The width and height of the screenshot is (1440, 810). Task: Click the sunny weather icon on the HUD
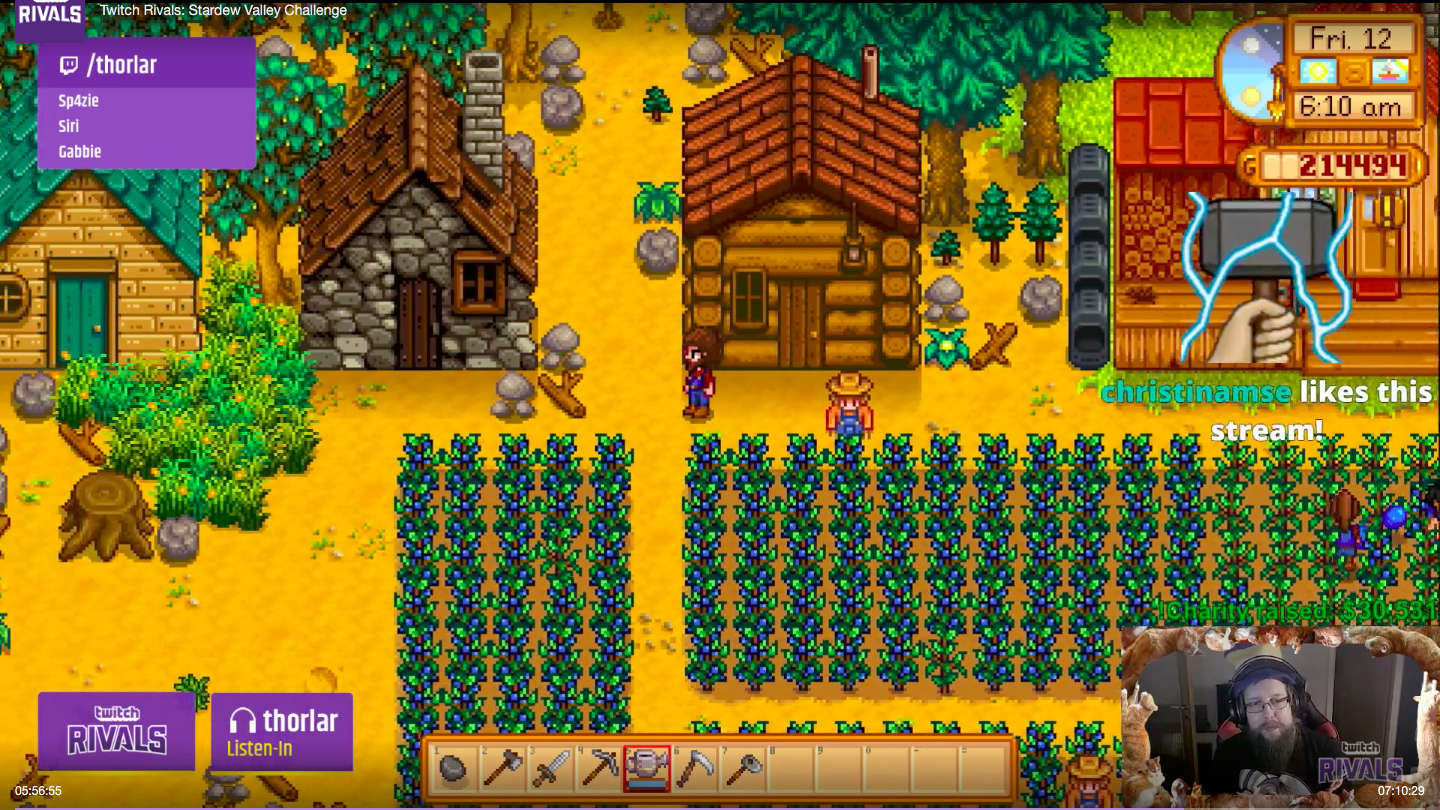[1318, 70]
